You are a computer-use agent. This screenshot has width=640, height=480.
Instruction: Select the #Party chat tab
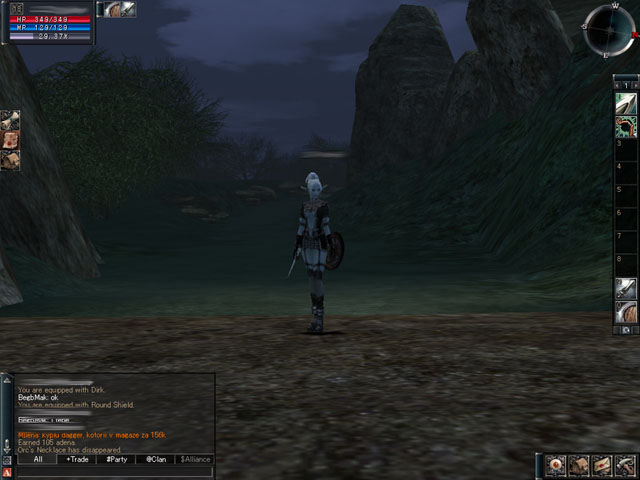[x=116, y=459]
